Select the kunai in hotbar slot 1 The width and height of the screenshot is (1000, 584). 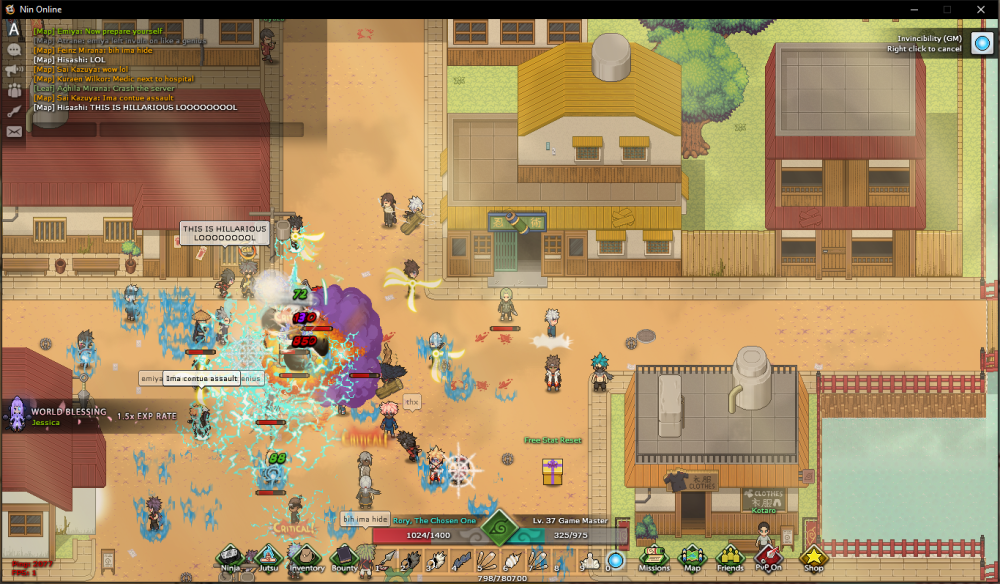(x=388, y=560)
